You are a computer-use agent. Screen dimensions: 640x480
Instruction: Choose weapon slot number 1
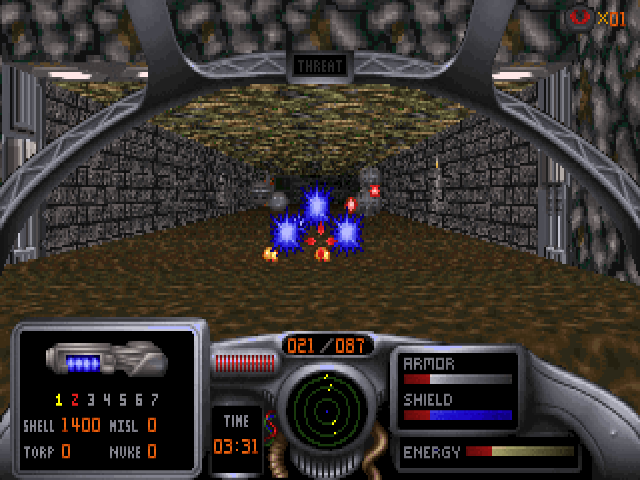(59, 400)
